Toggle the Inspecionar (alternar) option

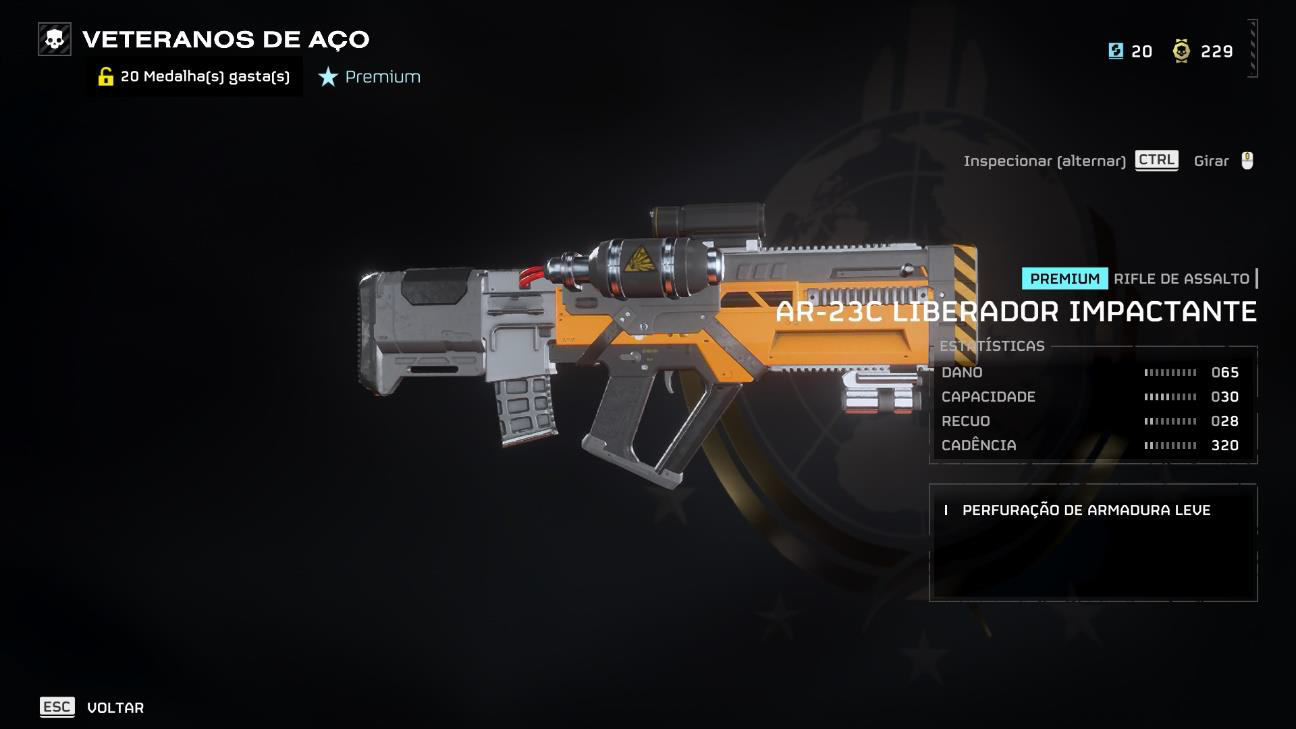pos(1070,161)
